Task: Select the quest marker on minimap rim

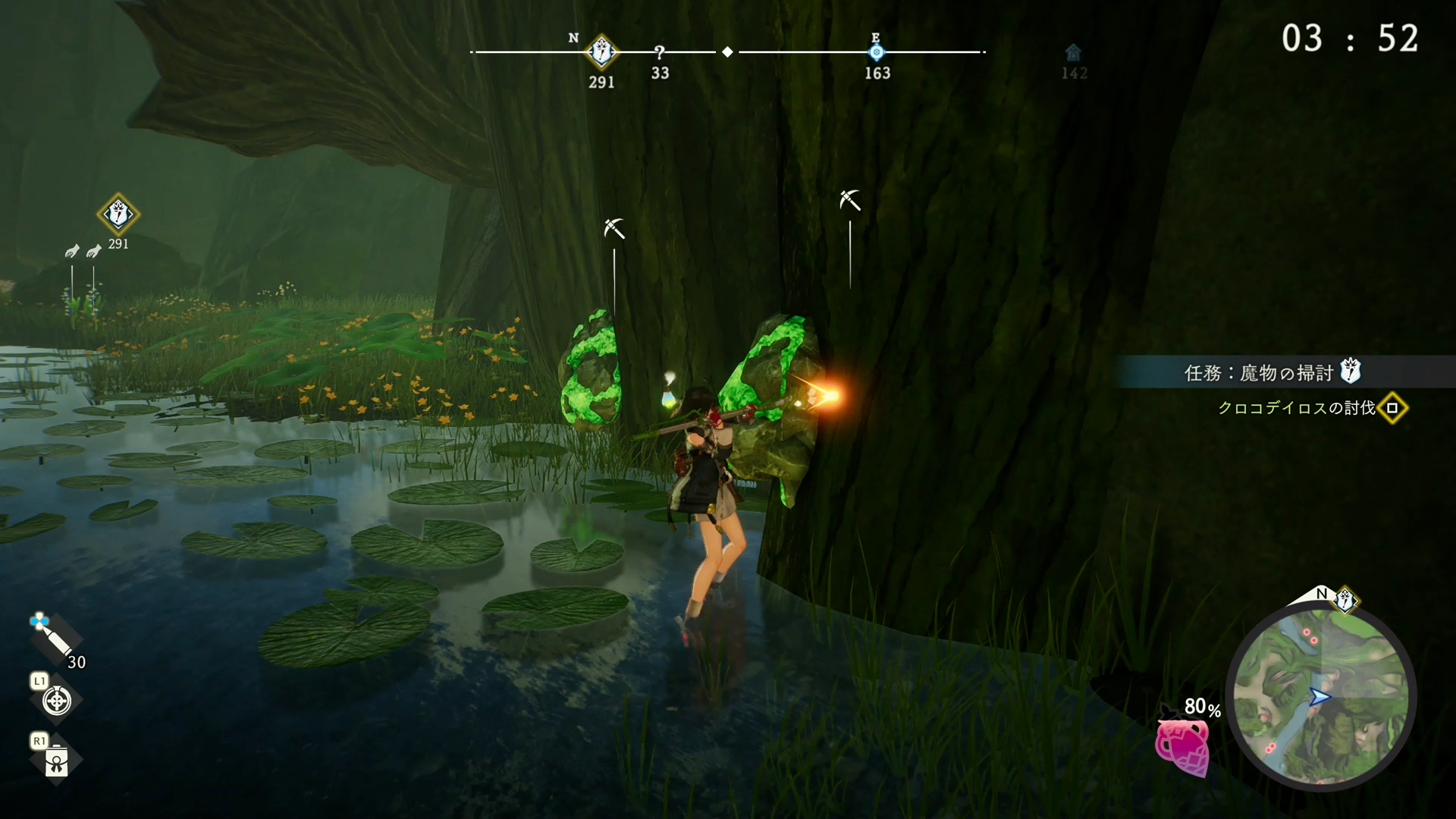Action: pyautogui.click(x=1345, y=600)
